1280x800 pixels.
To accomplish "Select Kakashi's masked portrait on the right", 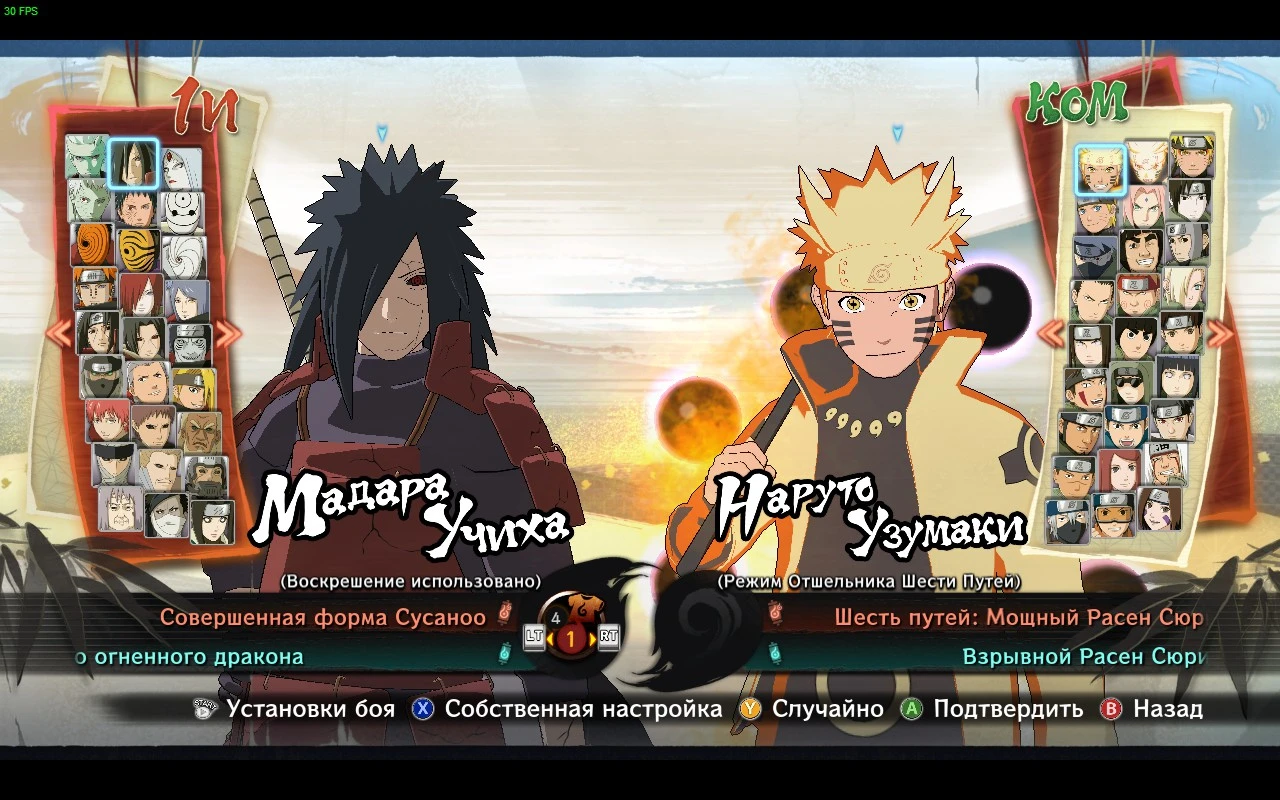I will (x=1092, y=255).
